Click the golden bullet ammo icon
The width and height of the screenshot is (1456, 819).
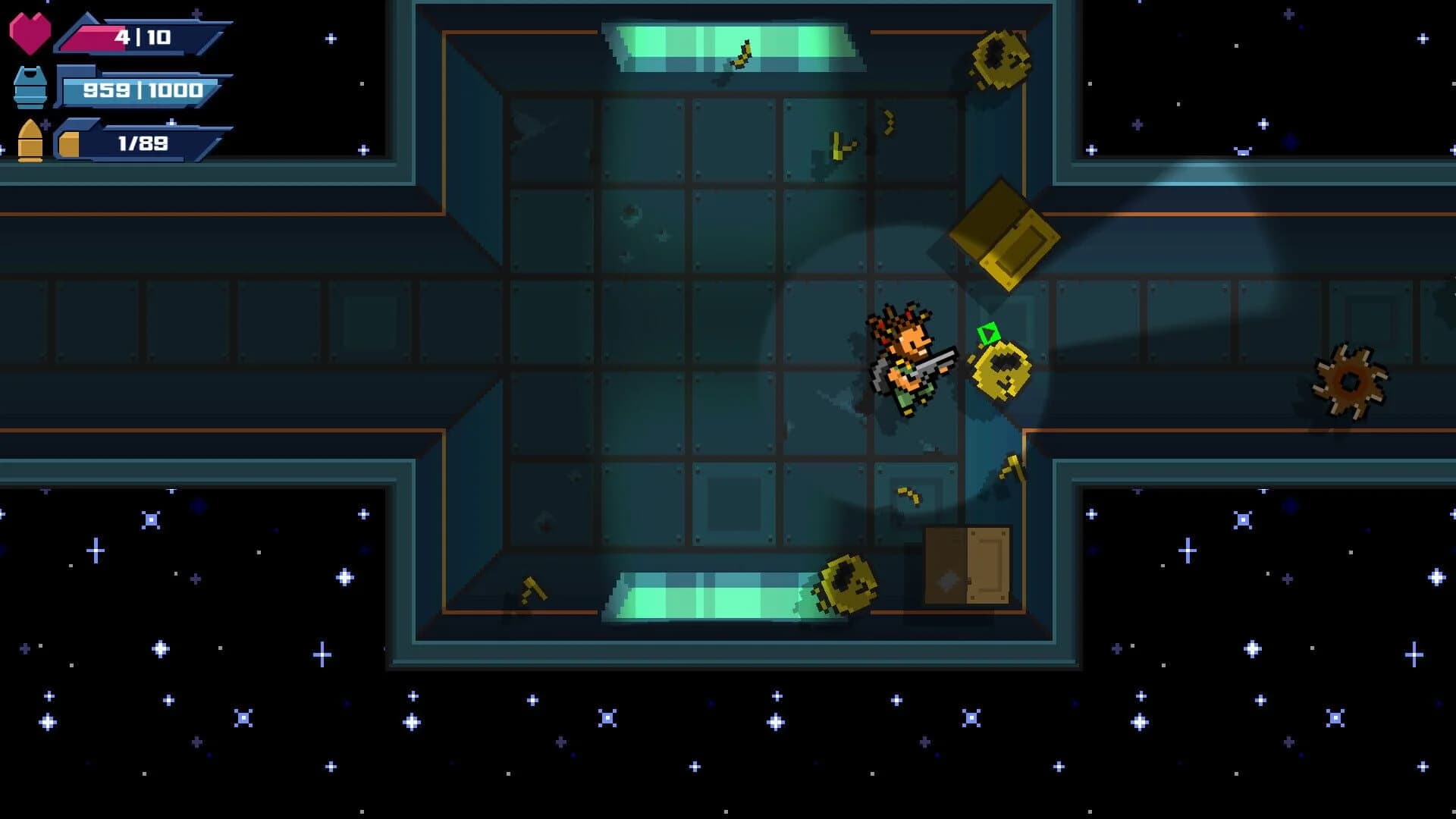pos(30,140)
